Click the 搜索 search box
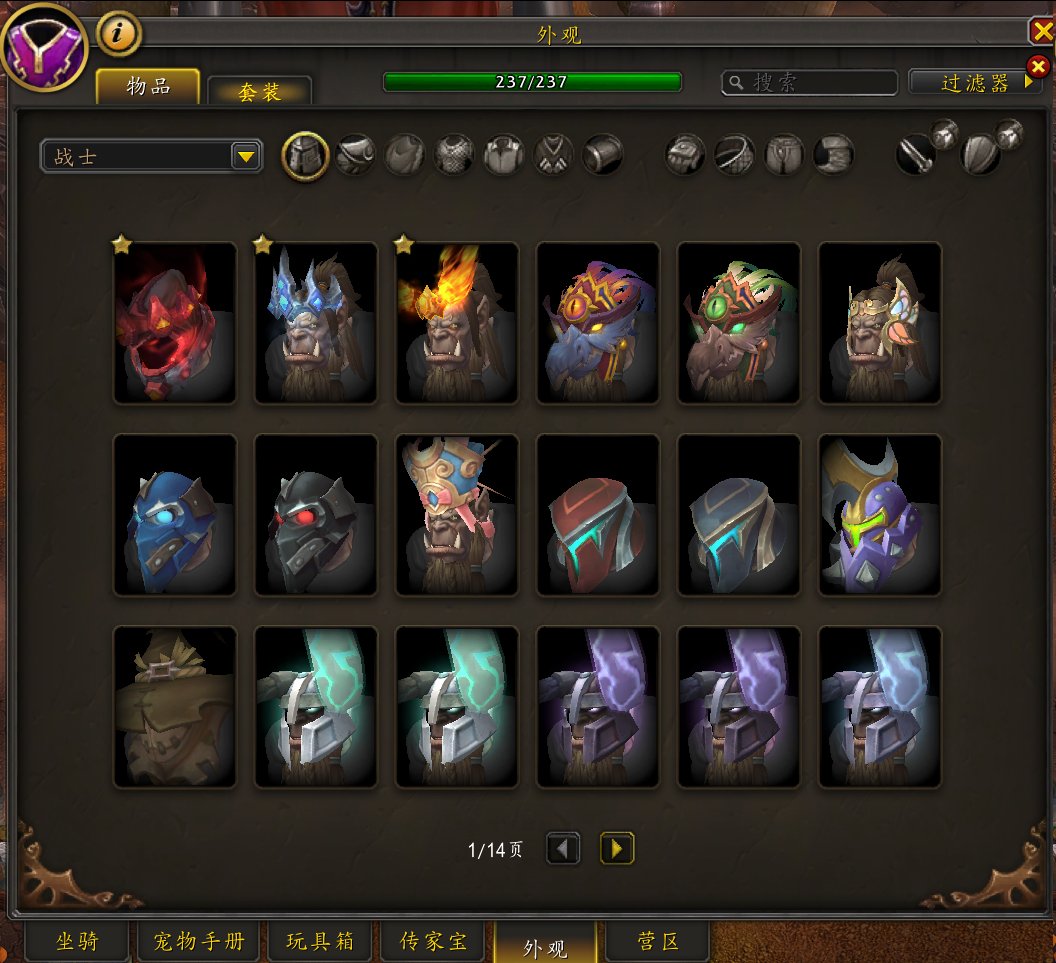1056x963 pixels. [808, 82]
